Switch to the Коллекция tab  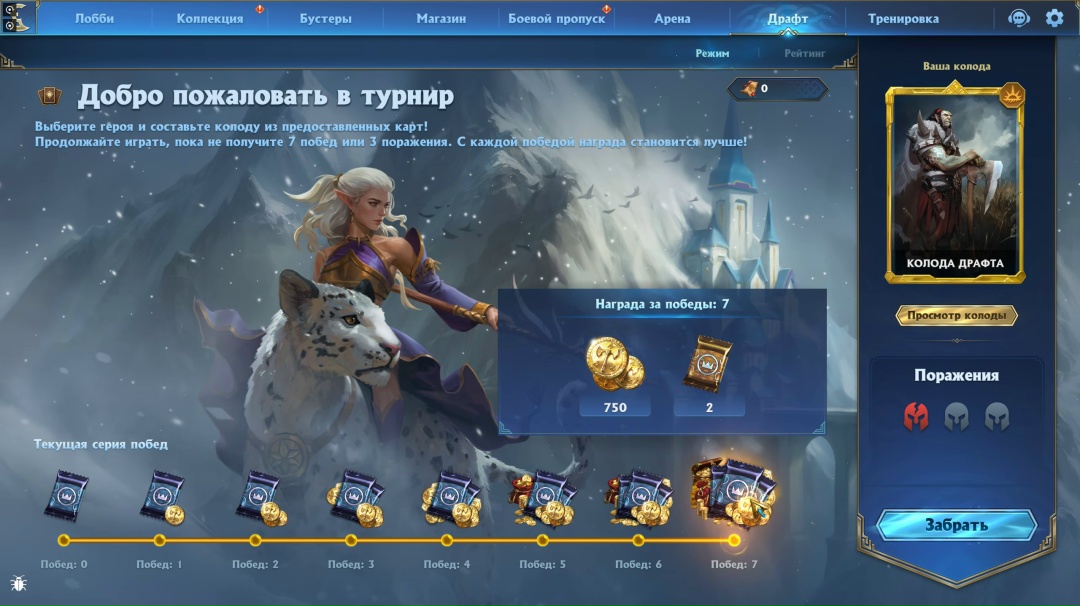210,18
